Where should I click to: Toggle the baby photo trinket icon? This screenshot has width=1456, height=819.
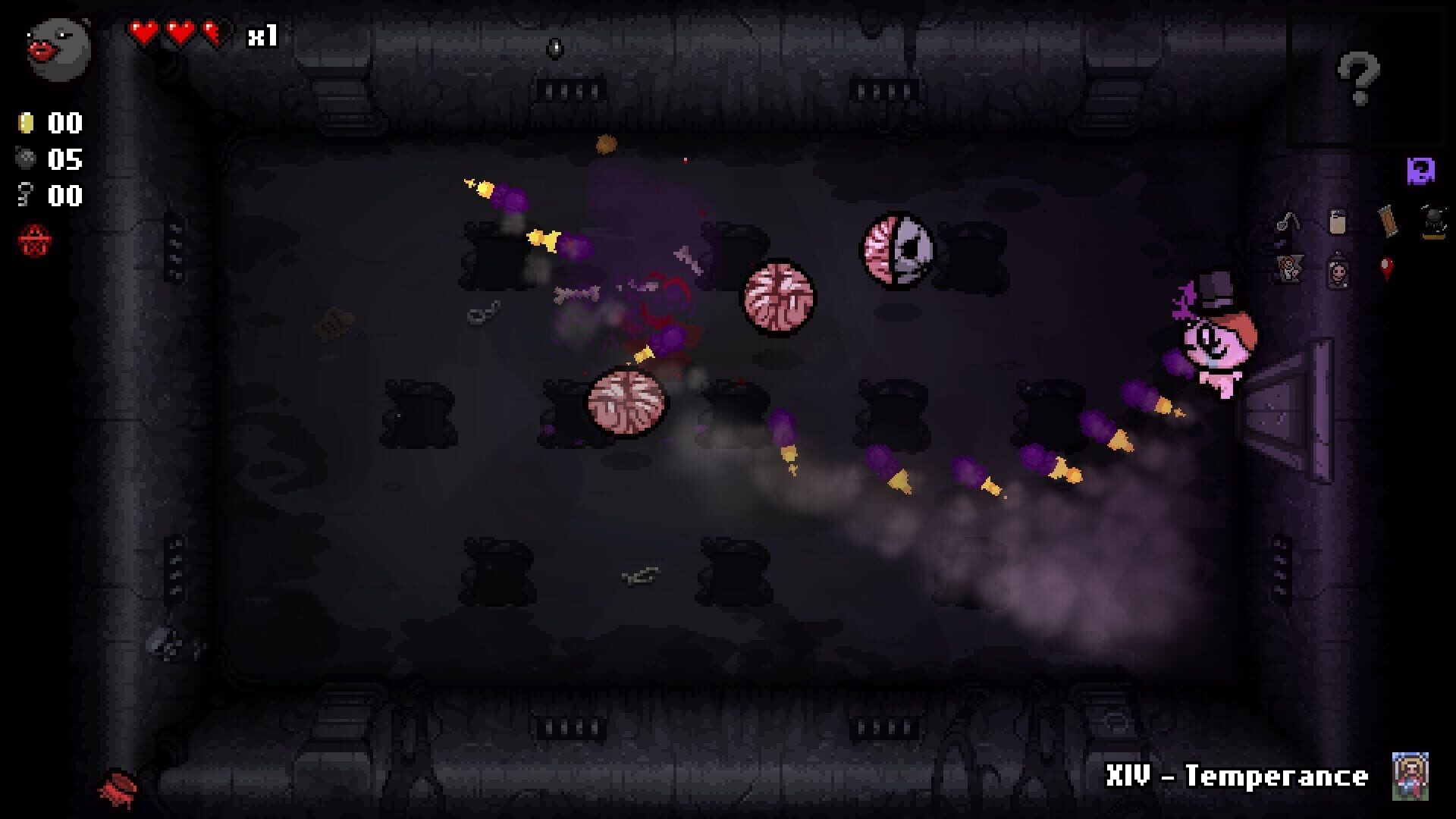(x=1338, y=272)
